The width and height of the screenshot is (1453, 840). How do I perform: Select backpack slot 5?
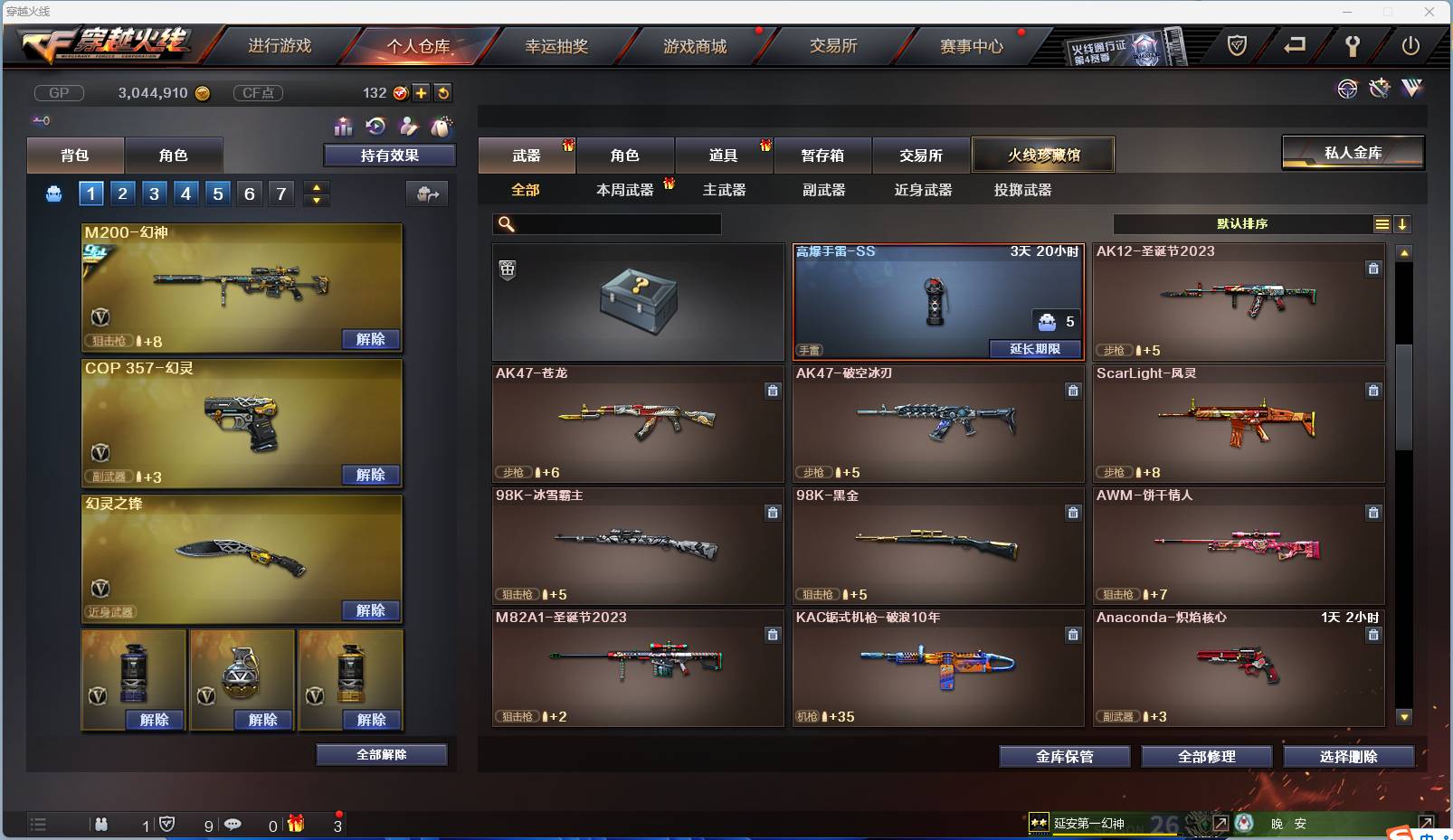click(216, 193)
